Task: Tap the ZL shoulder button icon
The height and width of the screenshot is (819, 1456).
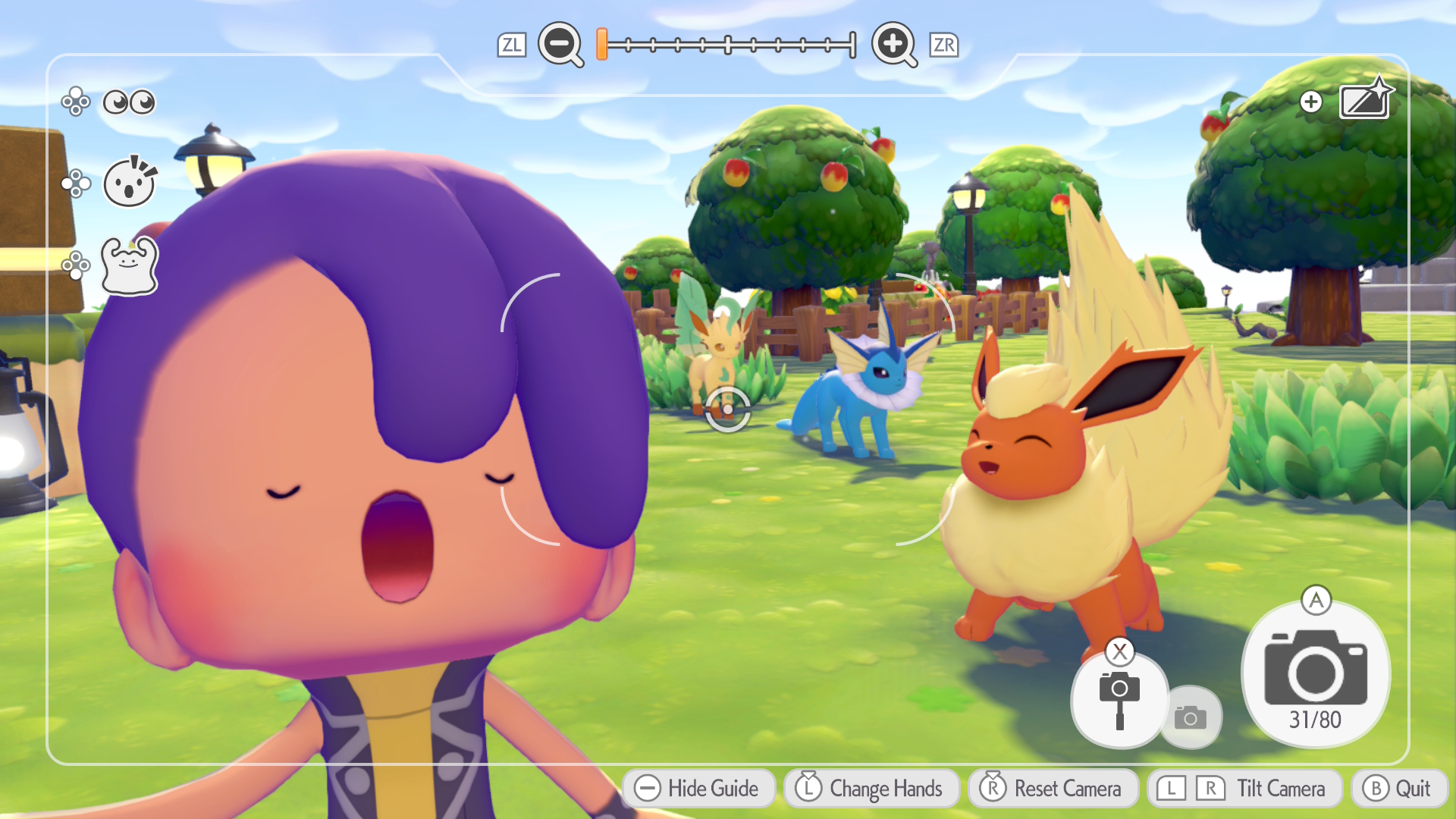Action: tap(513, 45)
